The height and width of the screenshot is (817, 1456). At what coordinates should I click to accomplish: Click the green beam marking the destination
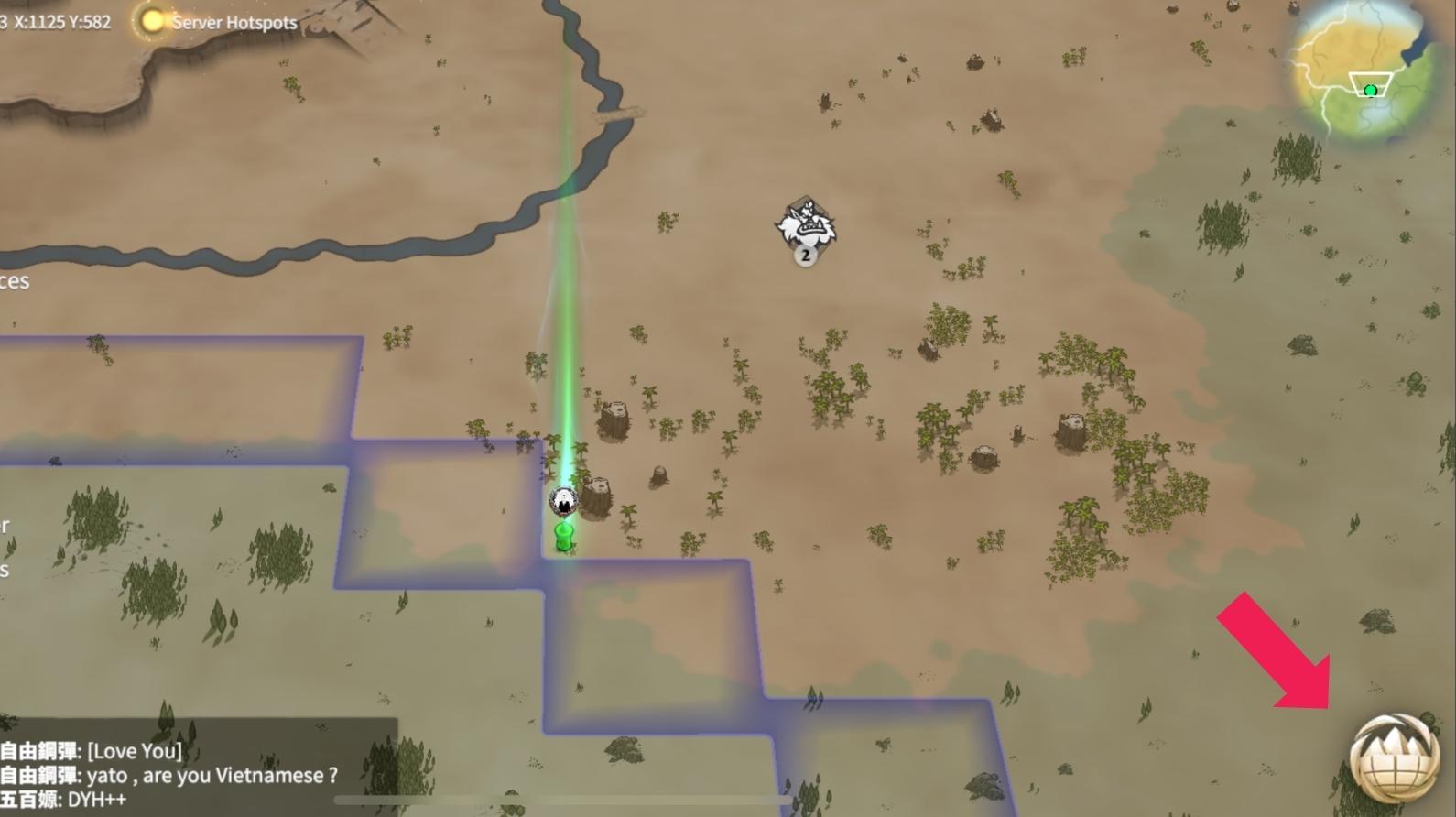coord(568,275)
